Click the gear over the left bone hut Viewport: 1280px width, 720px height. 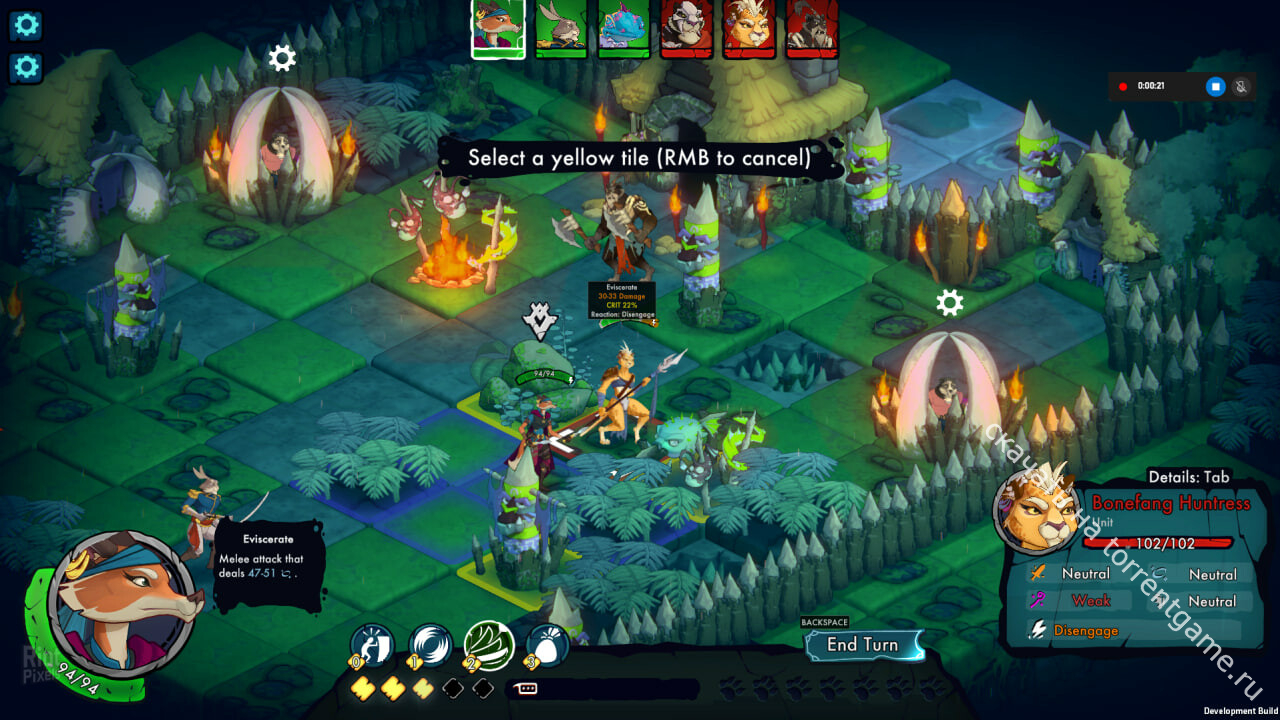282,58
